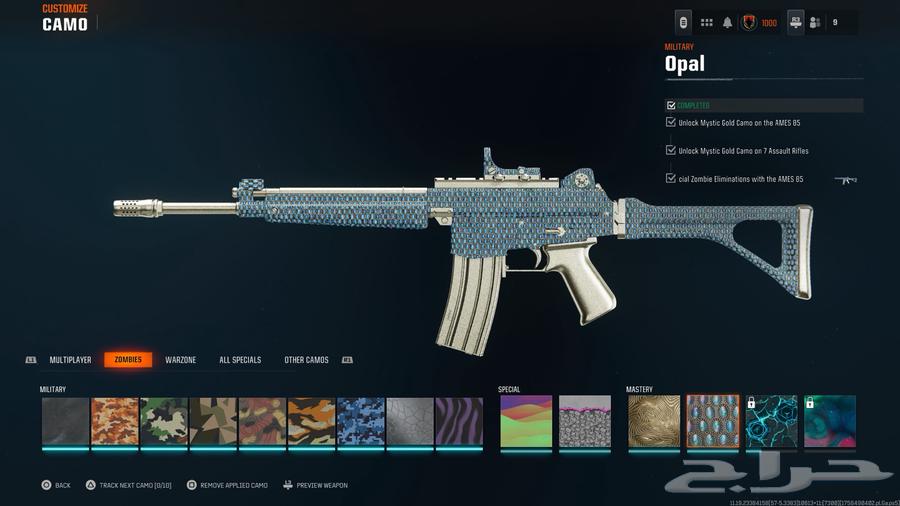The height and width of the screenshot is (506, 900).
Task: Open the Warzone camo tab
Action: coord(181,360)
